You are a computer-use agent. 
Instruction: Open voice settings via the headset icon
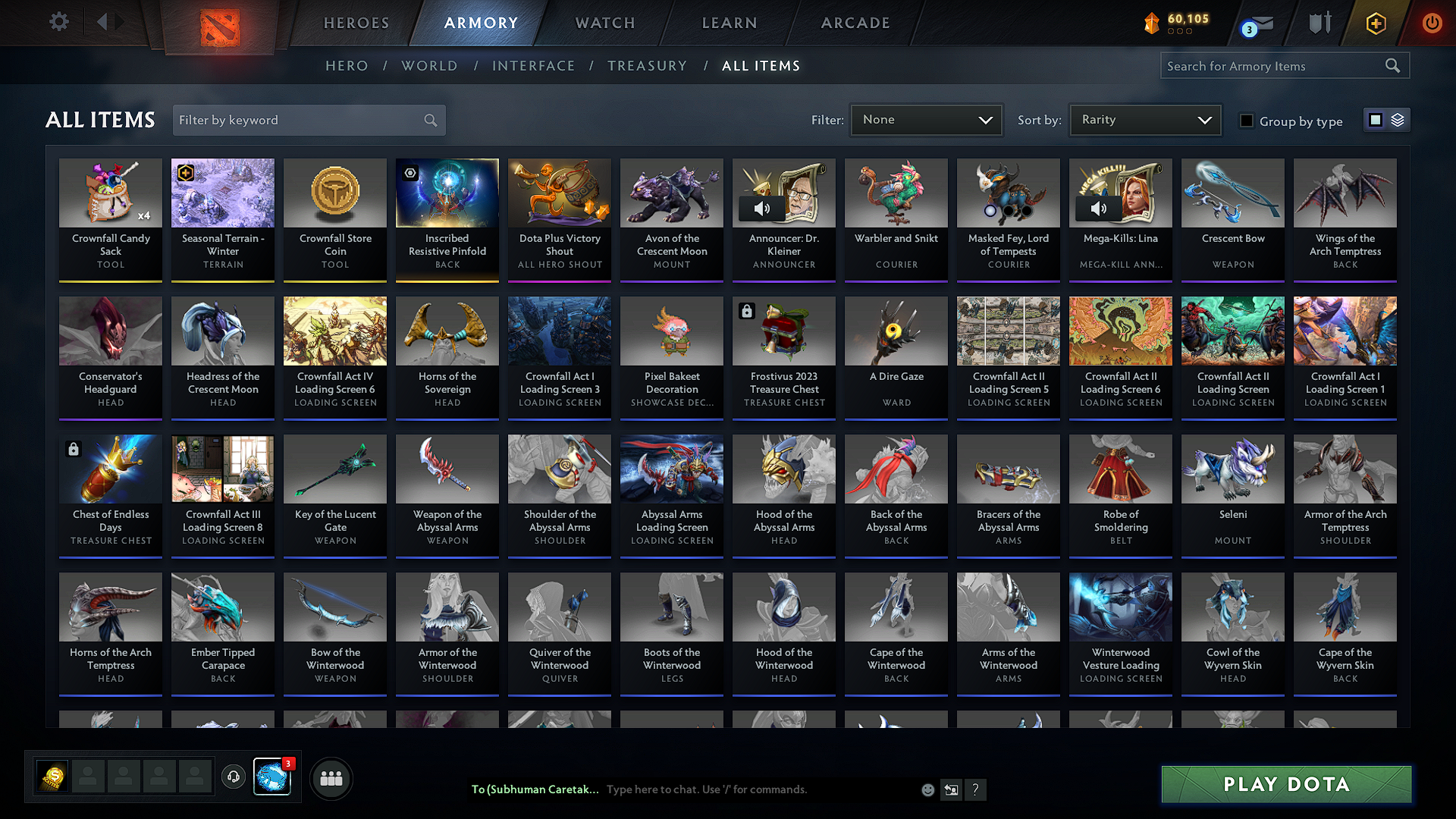(234, 778)
